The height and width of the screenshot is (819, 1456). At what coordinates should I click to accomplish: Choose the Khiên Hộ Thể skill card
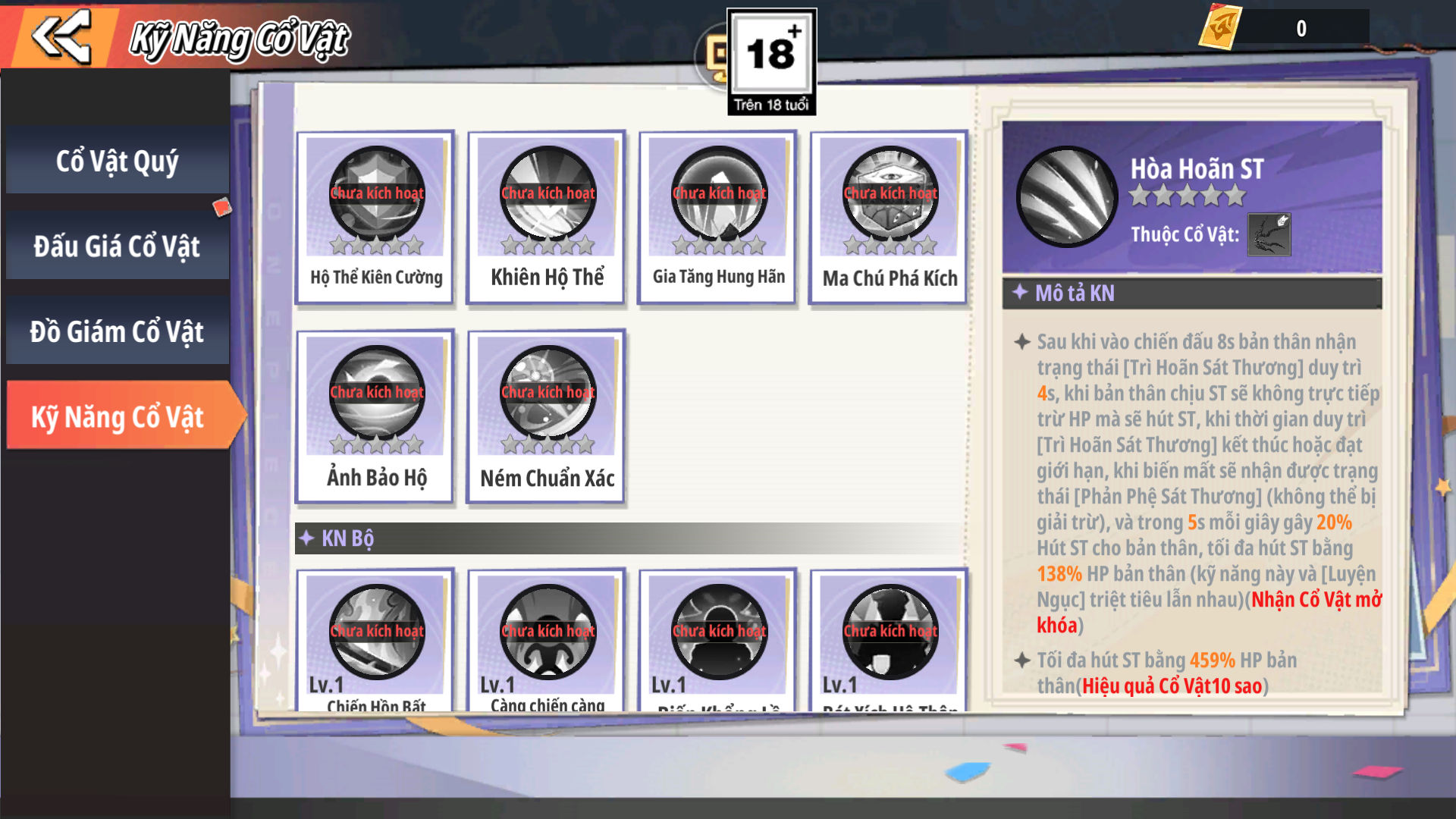click(x=547, y=218)
